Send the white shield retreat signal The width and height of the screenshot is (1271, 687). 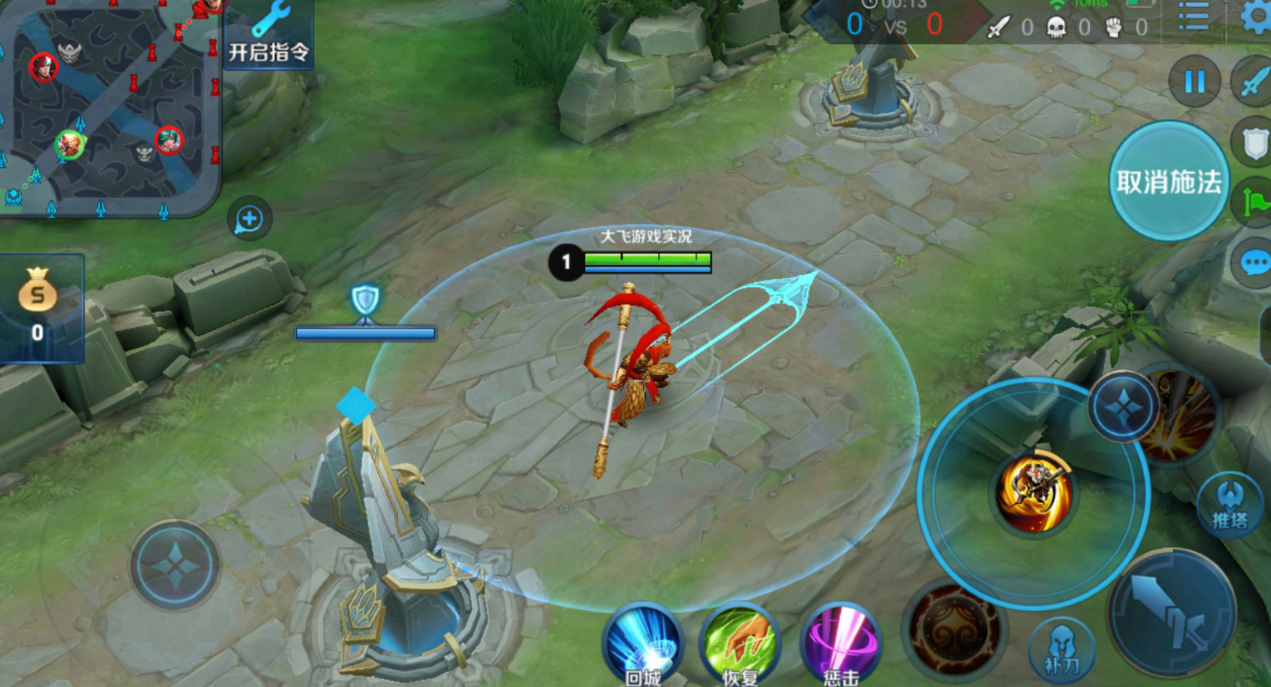(x=1254, y=142)
